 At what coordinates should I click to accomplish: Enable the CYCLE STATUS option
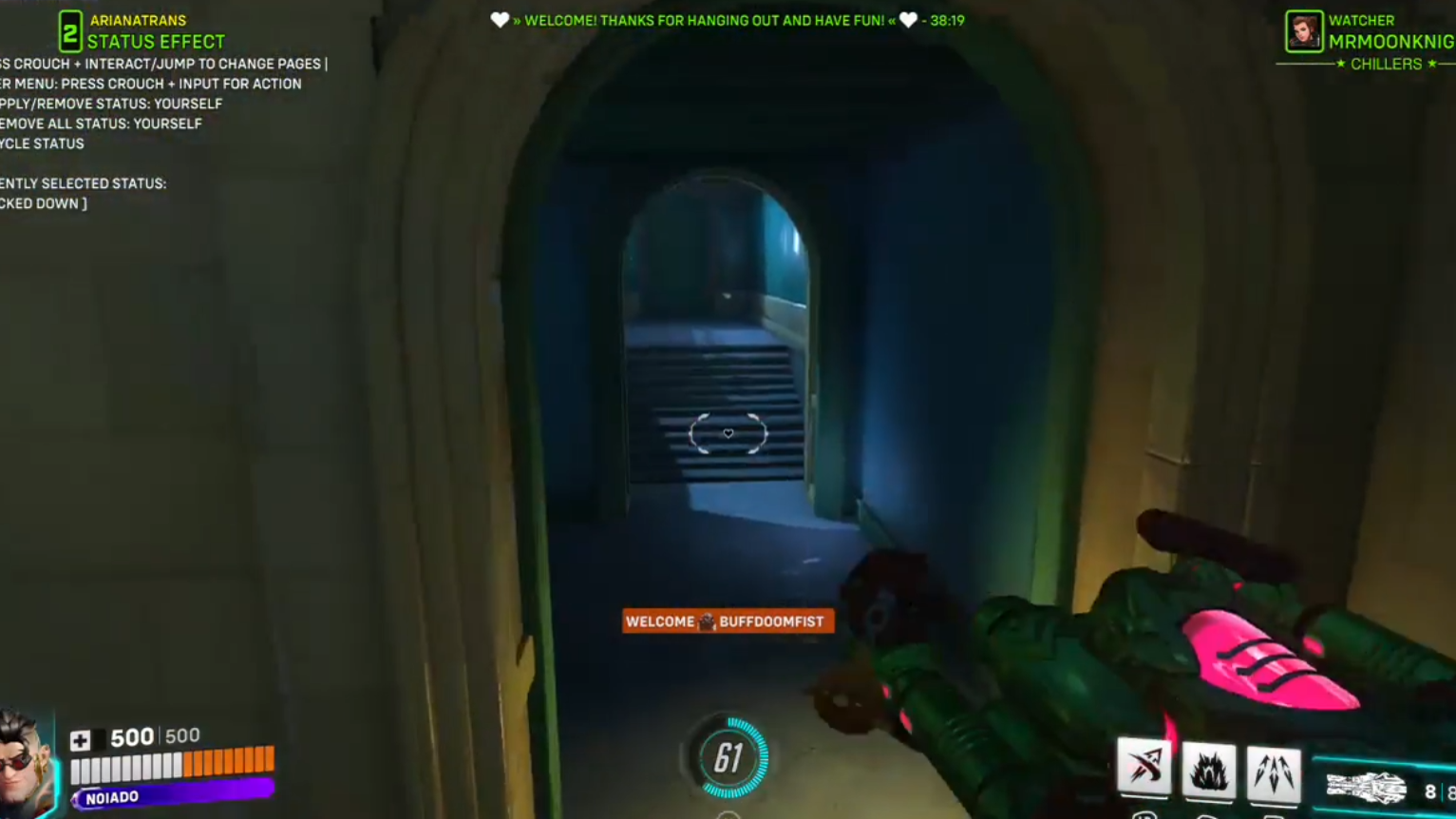pyautogui.click(x=42, y=143)
